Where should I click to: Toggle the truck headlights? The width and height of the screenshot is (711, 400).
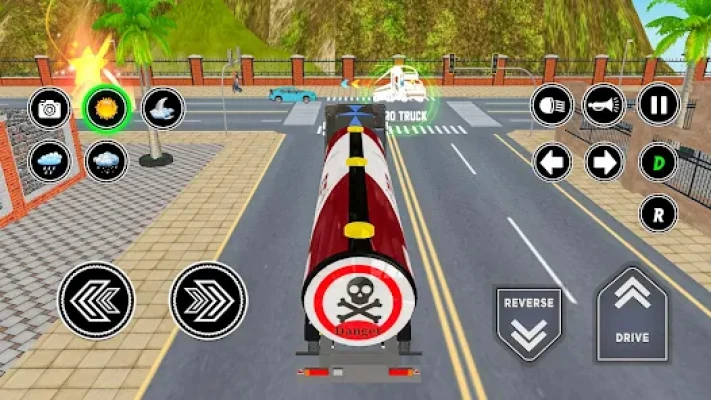pos(552,104)
